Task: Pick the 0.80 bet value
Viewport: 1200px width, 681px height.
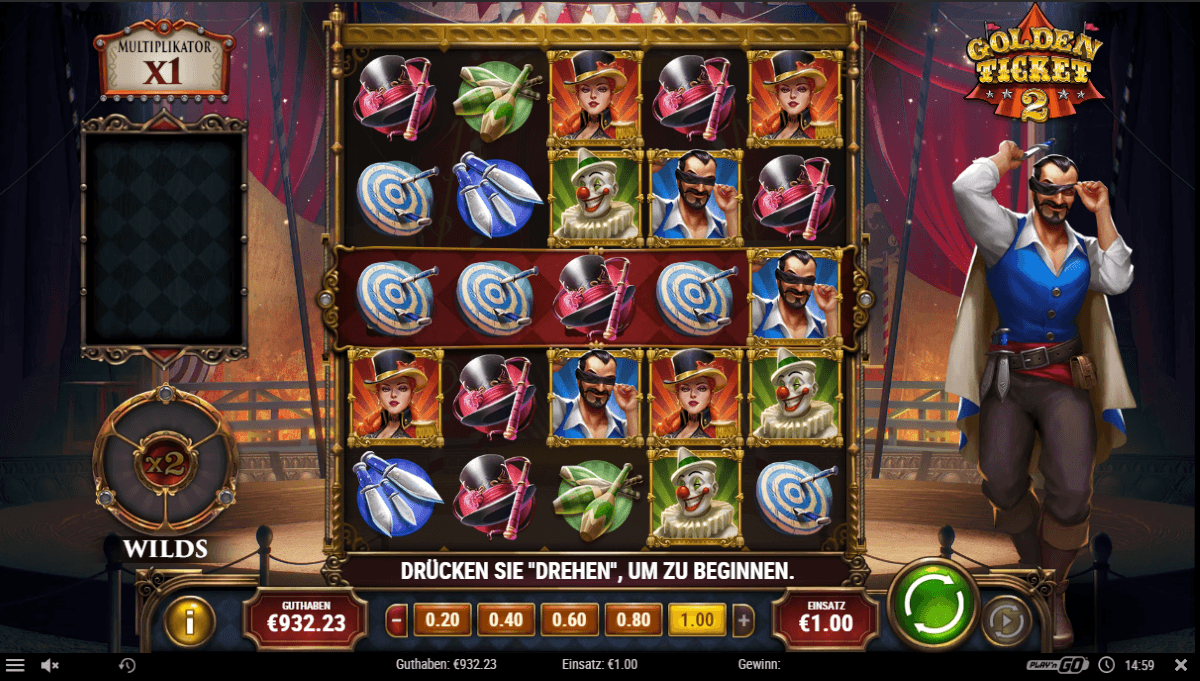Action: tap(634, 620)
